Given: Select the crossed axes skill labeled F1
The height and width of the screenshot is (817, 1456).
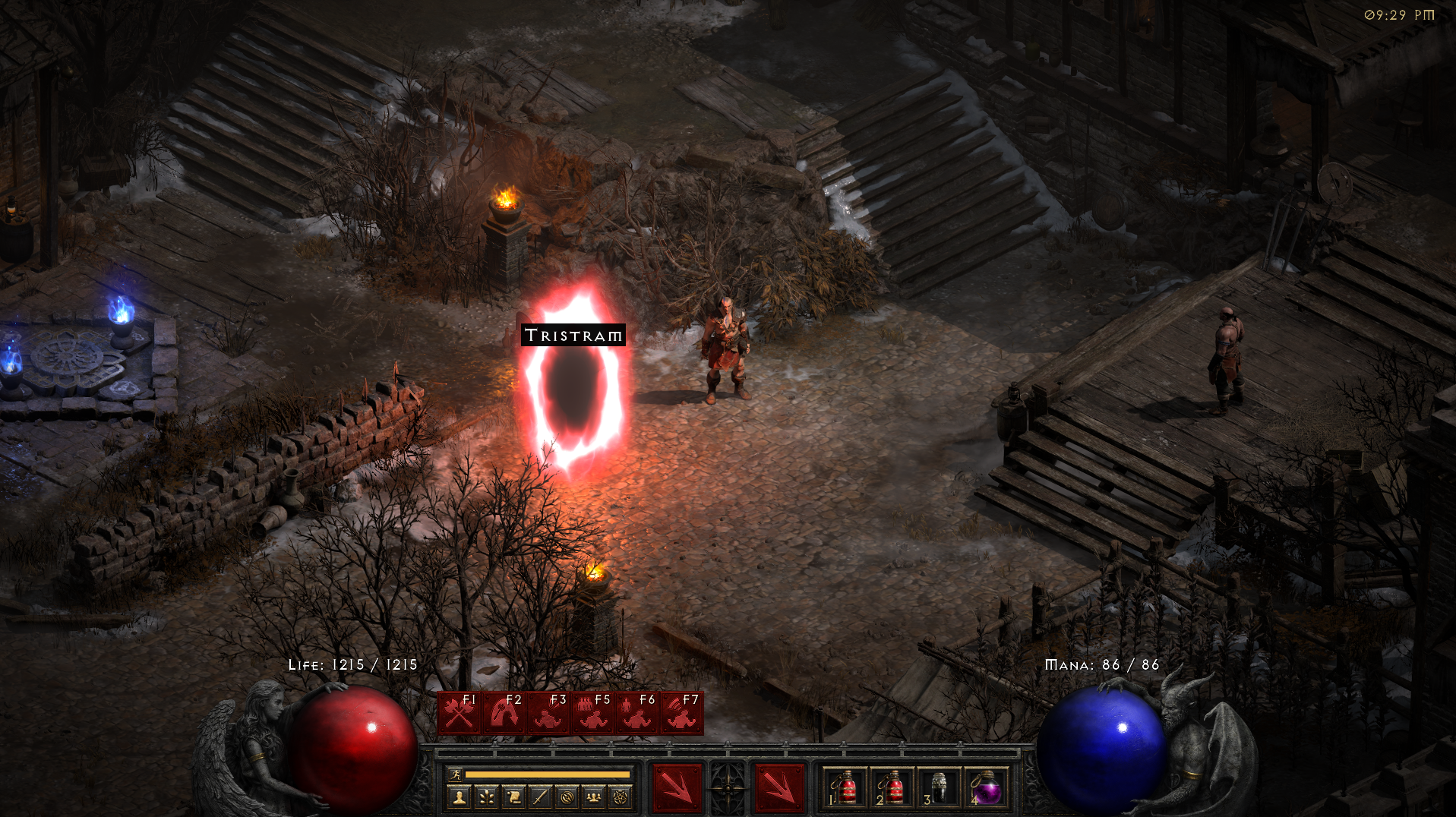Looking at the screenshot, I should (459, 713).
